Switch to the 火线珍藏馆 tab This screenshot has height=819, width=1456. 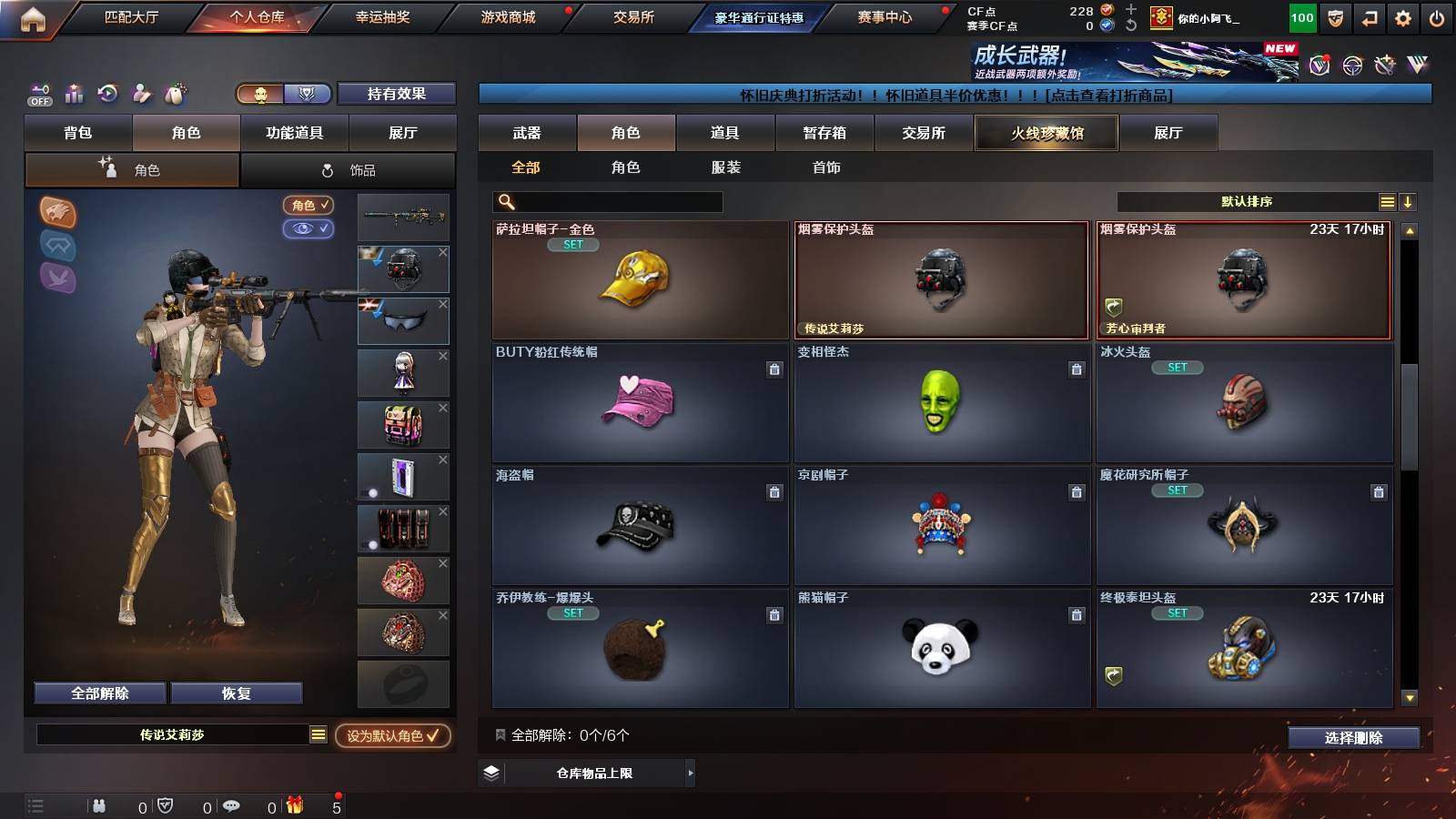click(x=1046, y=133)
